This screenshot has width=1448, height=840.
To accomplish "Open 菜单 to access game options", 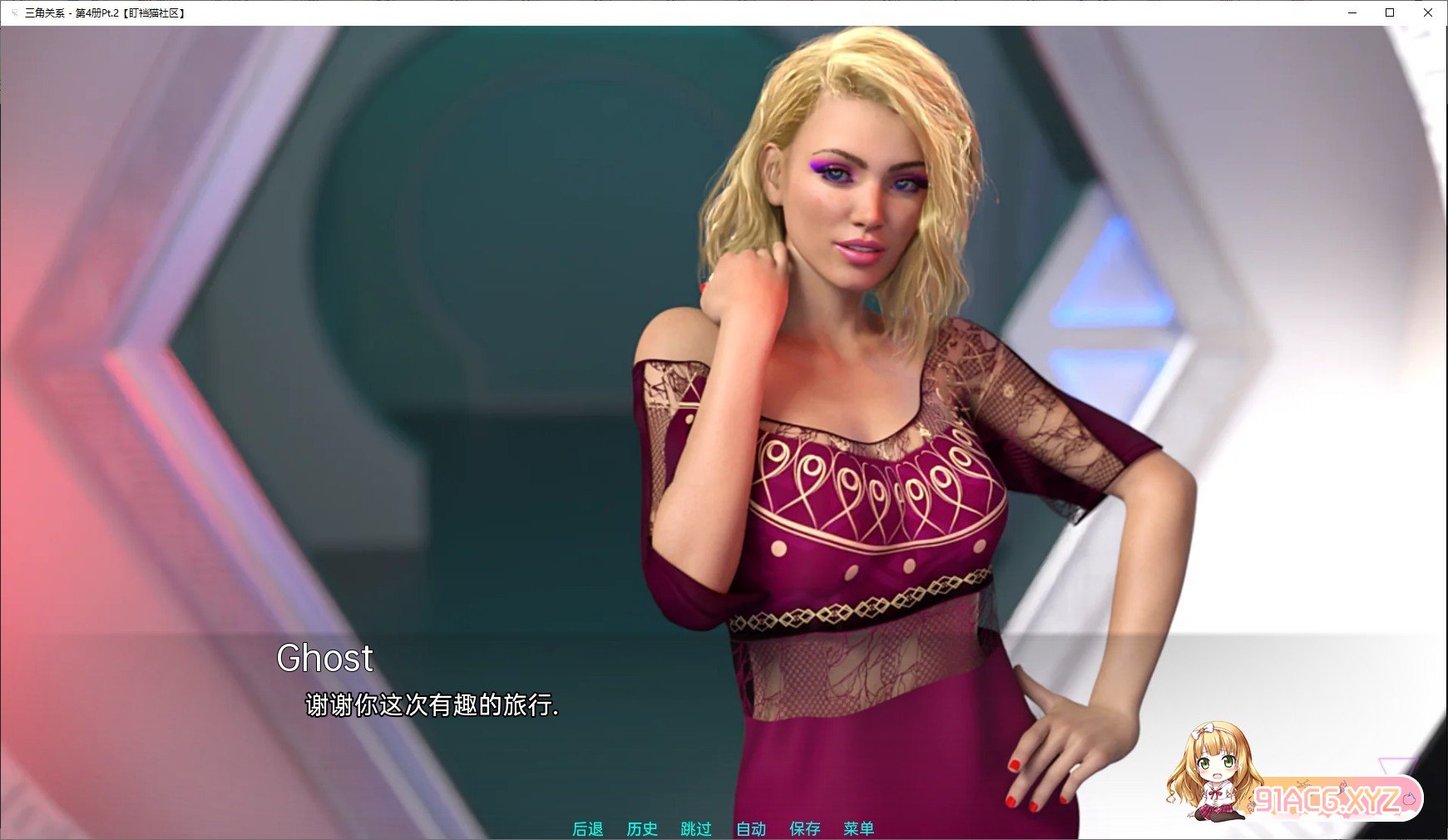I will click(858, 828).
